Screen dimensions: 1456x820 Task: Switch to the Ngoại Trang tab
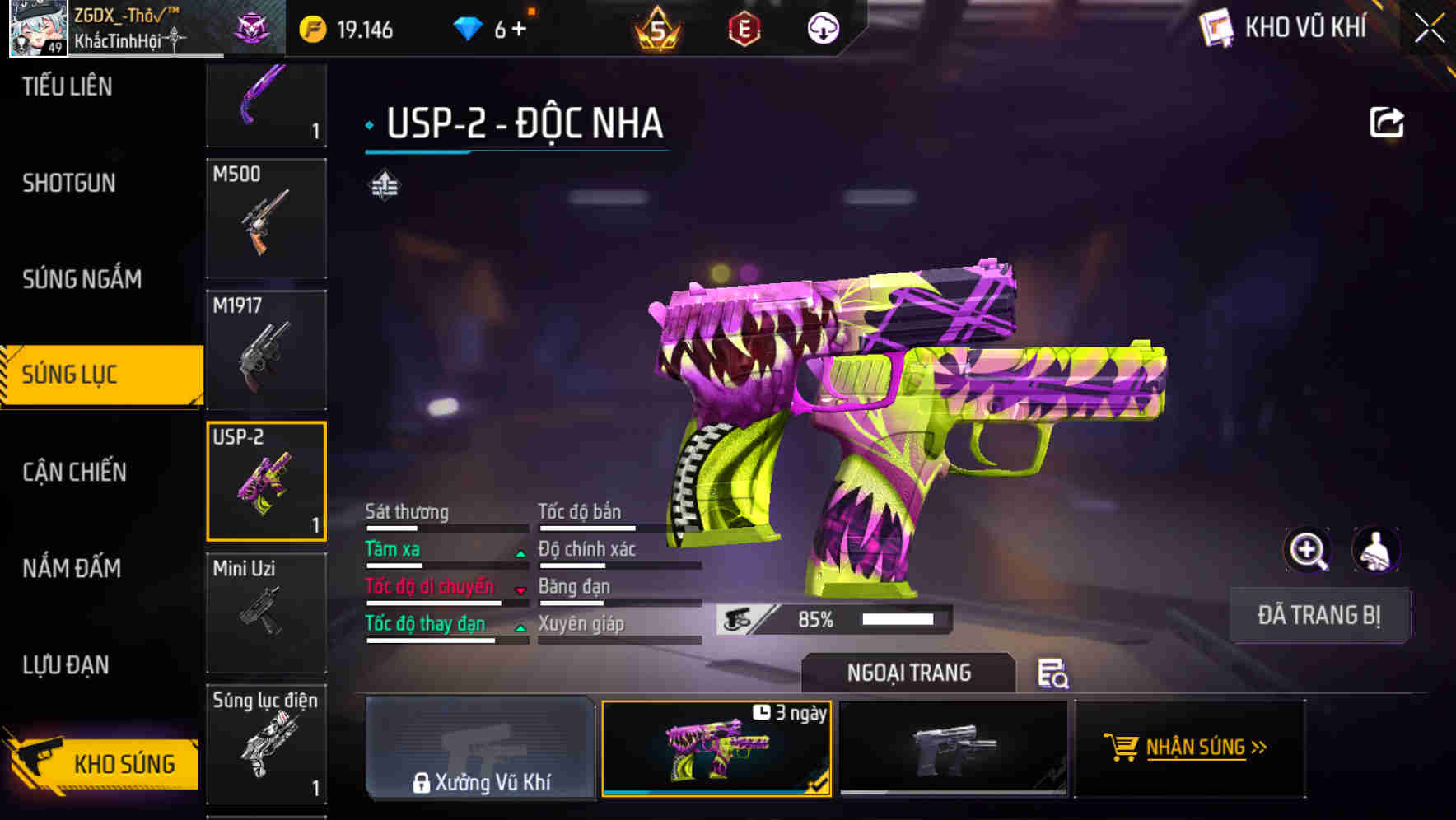pos(908,673)
